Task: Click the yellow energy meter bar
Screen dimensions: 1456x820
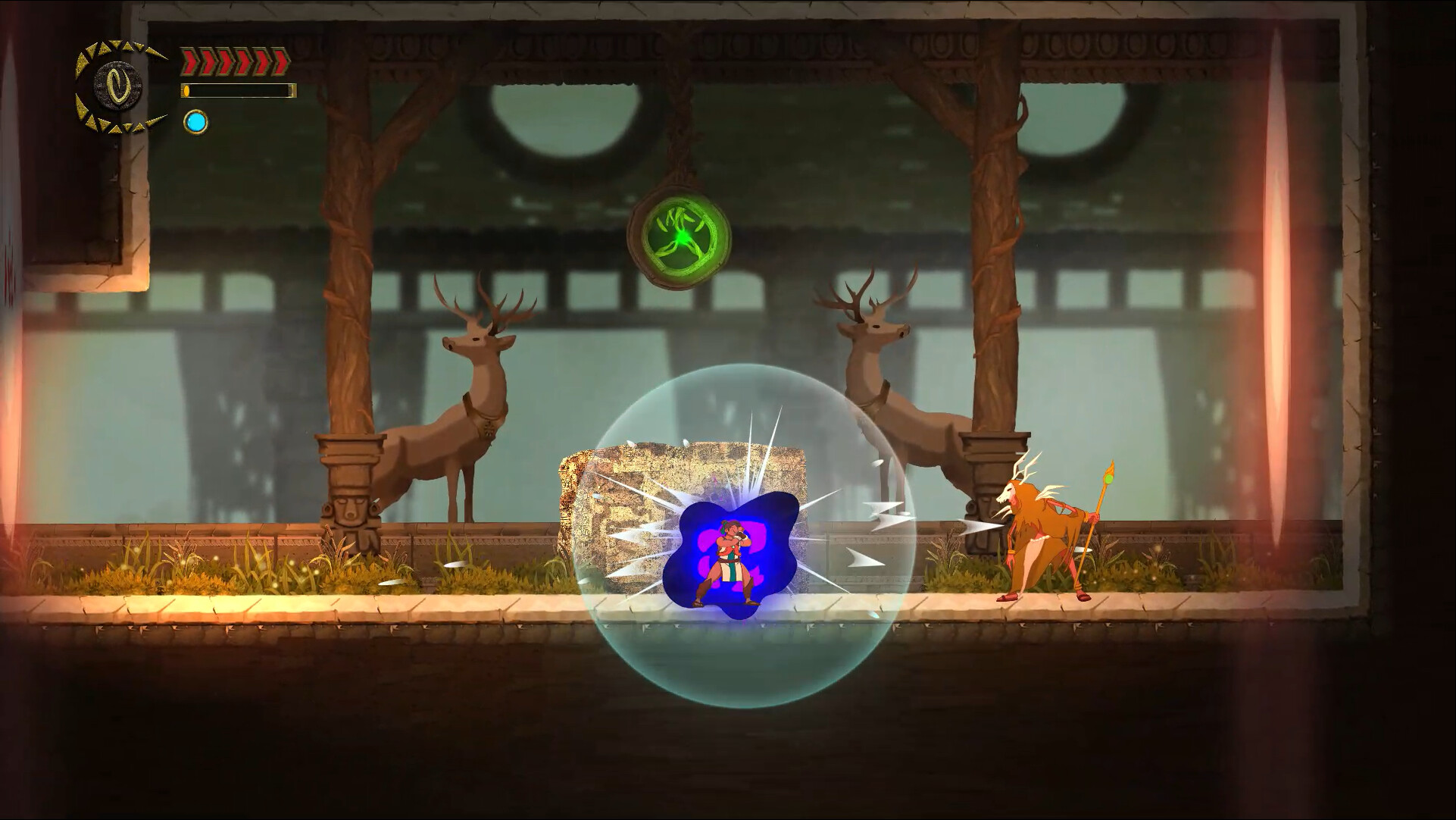Action: 239,91
